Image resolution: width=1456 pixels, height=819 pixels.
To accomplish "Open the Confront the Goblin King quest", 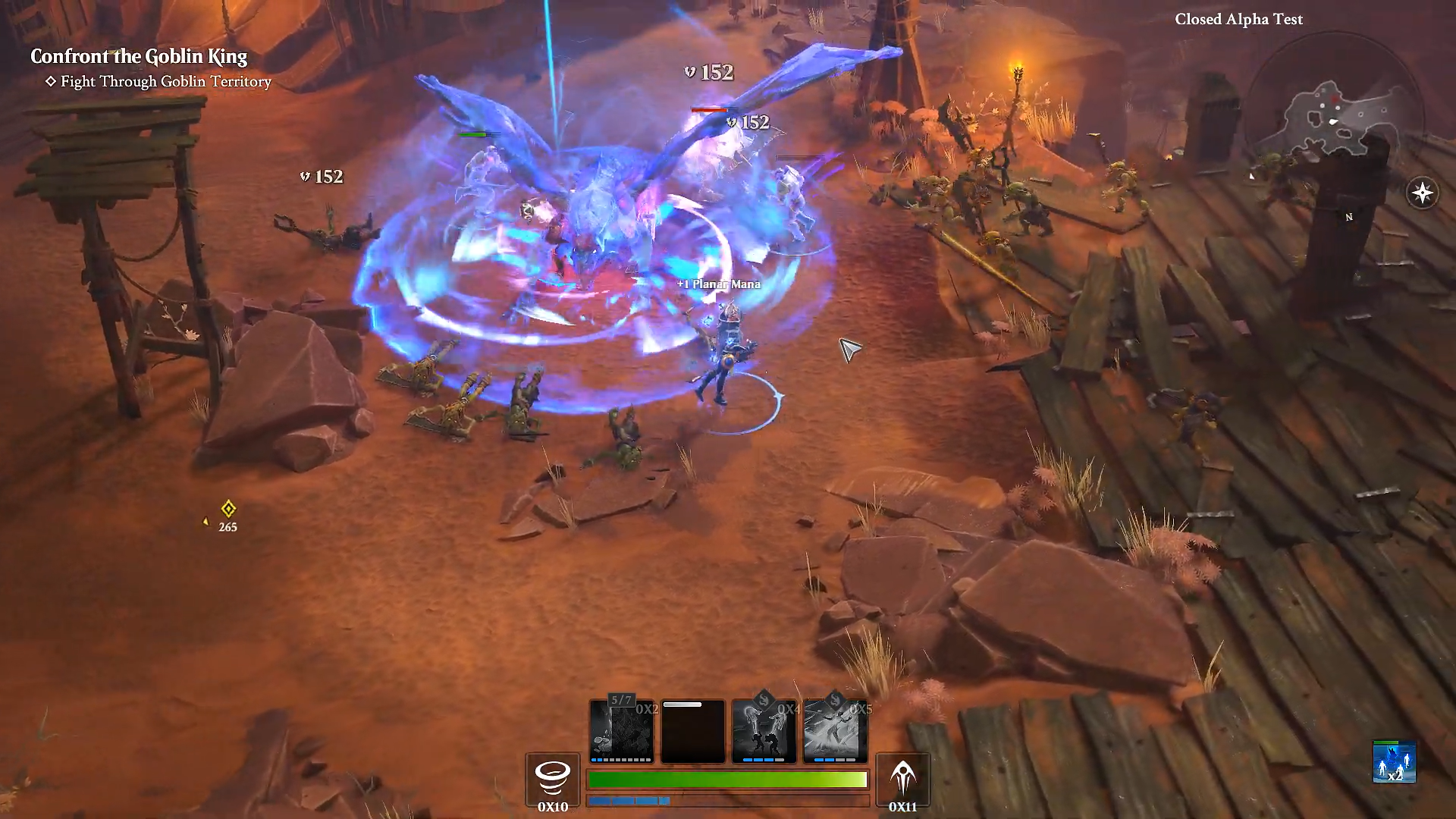I will point(139,57).
